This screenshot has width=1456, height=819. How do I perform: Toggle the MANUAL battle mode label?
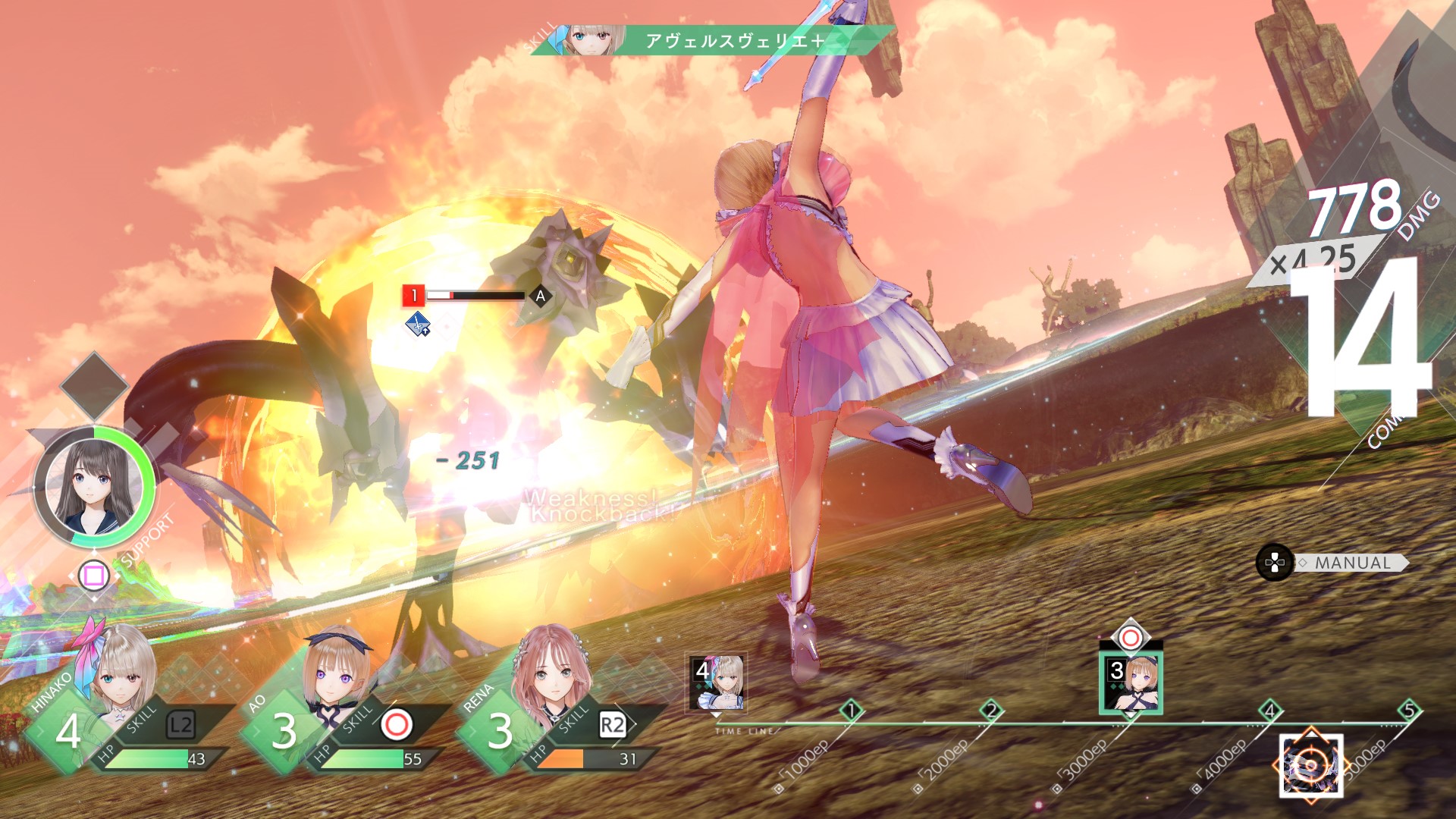click(1353, 563)
